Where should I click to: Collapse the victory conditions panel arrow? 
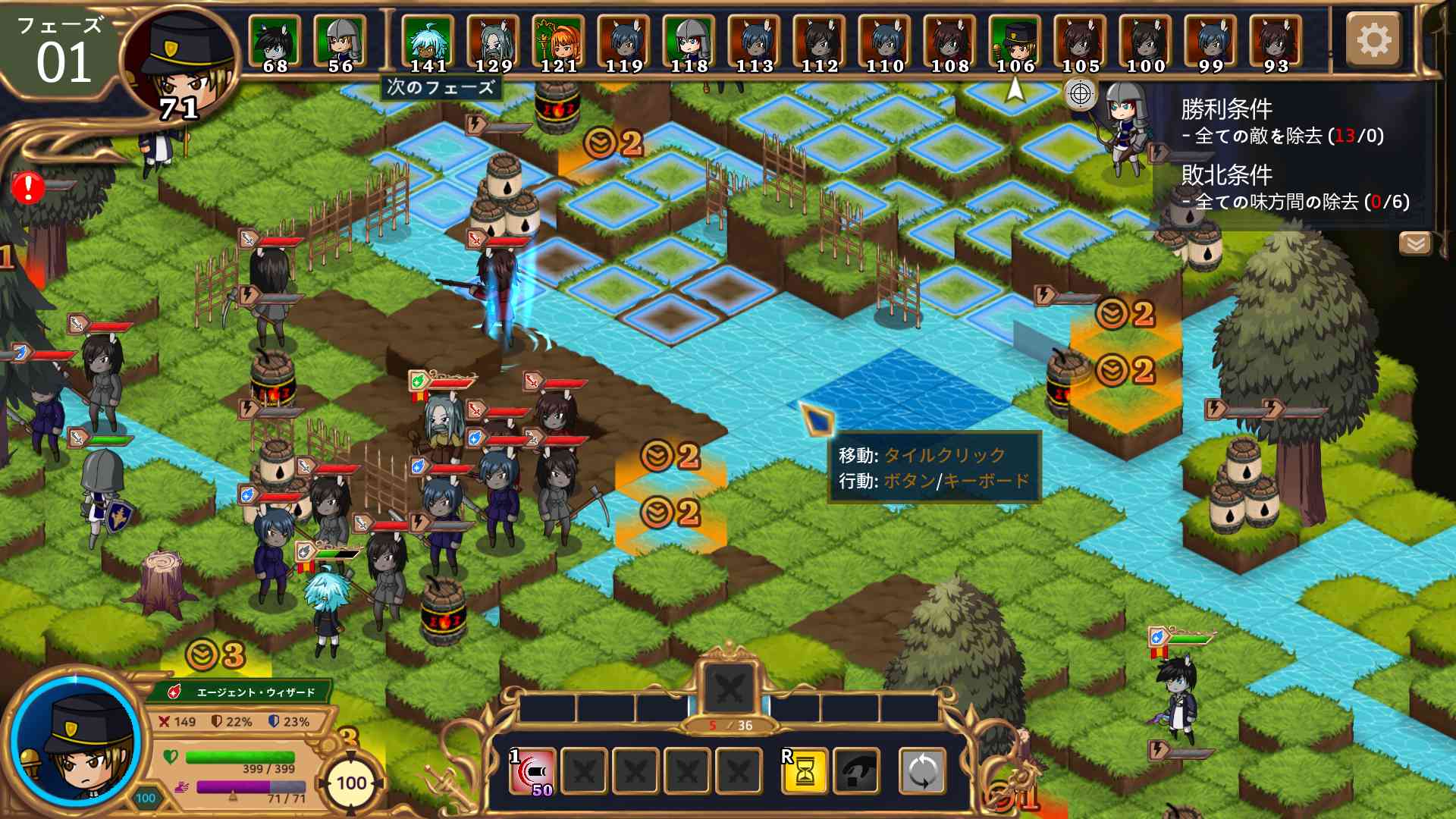(1415, 243)
